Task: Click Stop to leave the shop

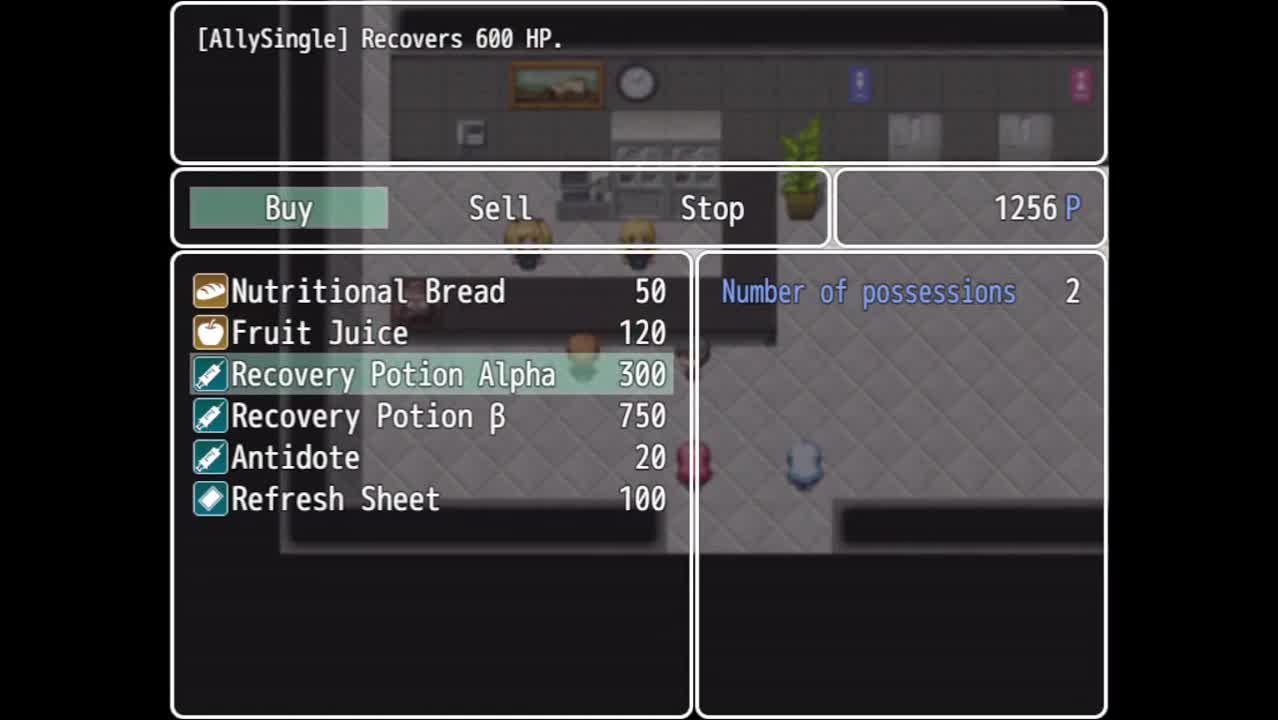Action: tap(711, 208)
